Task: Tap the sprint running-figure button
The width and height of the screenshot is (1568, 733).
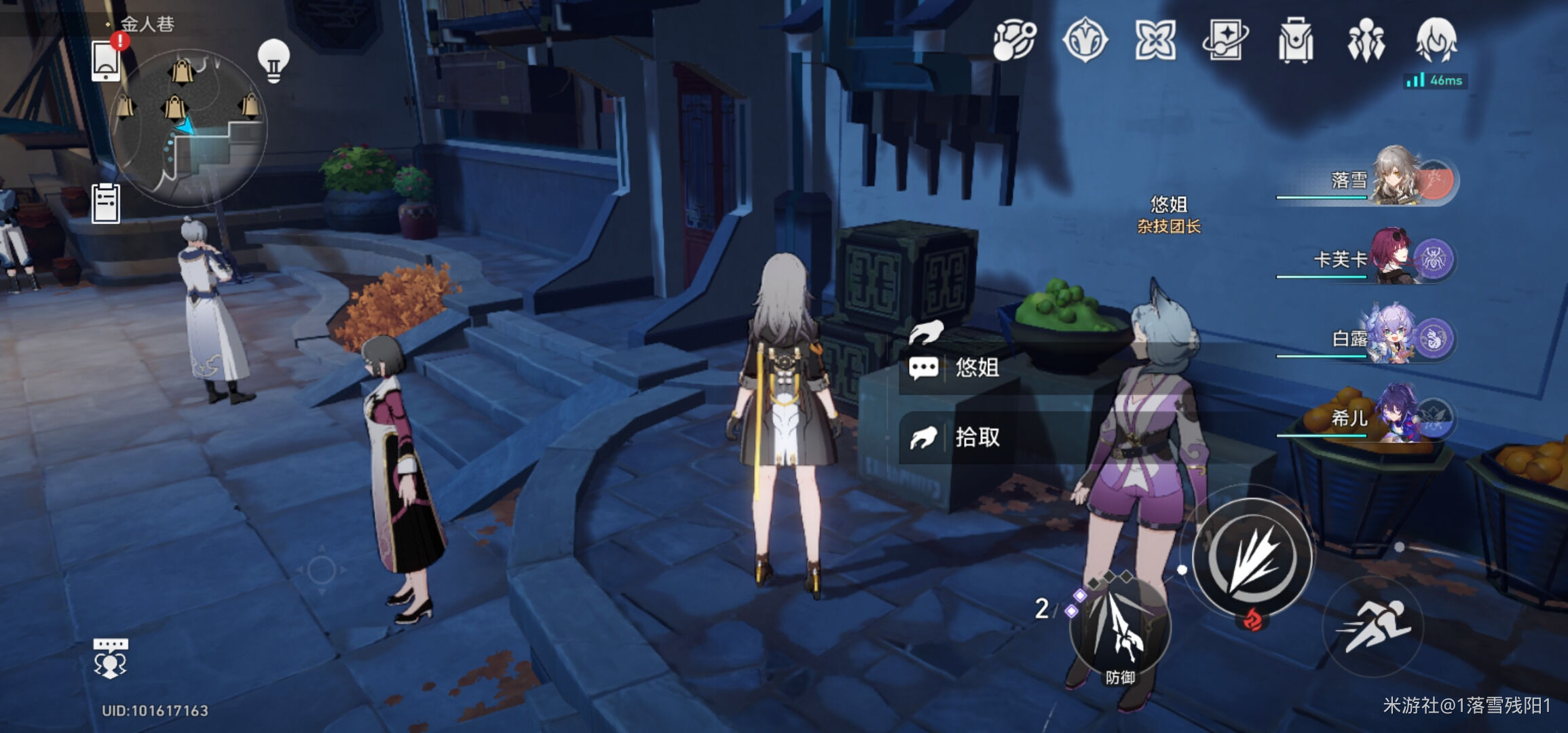Action: coord(1373,626)
